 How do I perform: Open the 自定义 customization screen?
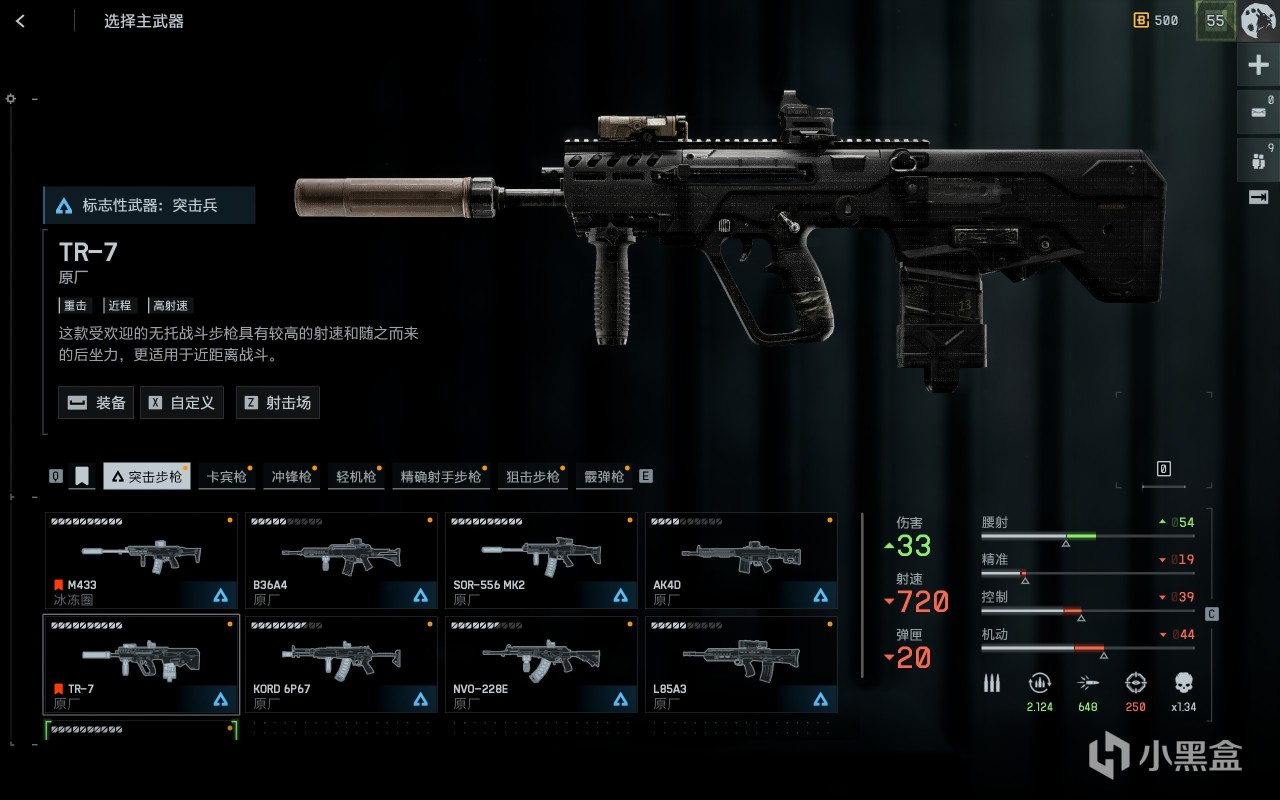tap(182, 403)
